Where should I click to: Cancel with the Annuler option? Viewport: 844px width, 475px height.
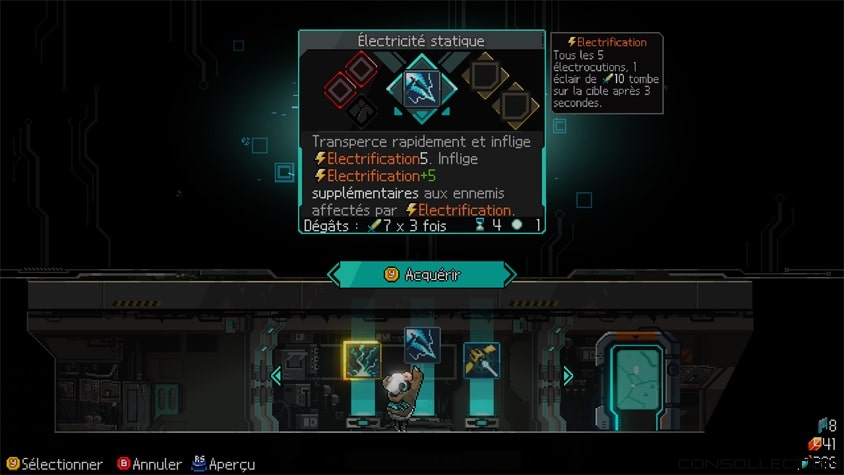(x=150, y=464)
